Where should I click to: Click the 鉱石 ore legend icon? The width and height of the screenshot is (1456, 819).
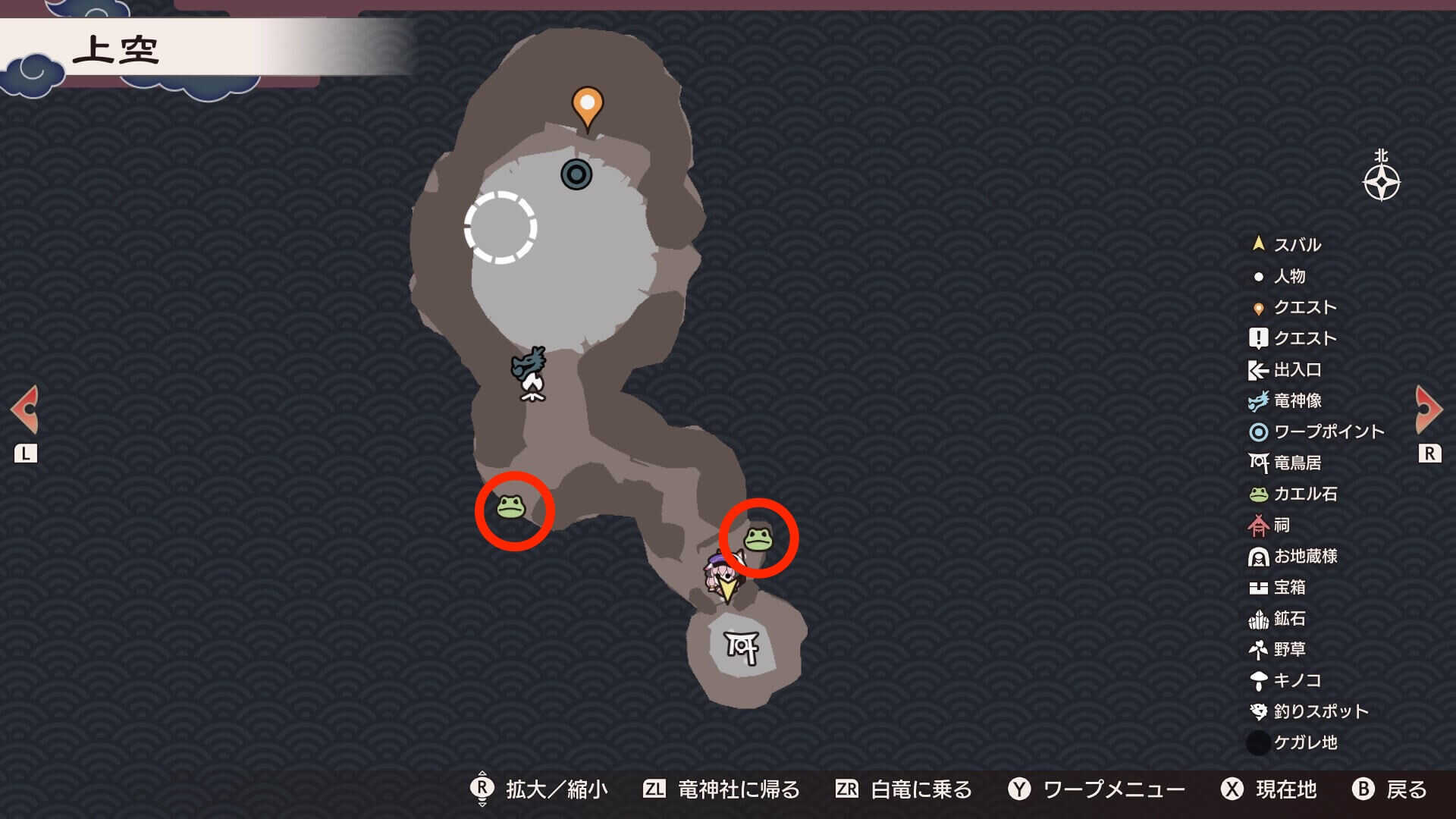(1259, 618)
